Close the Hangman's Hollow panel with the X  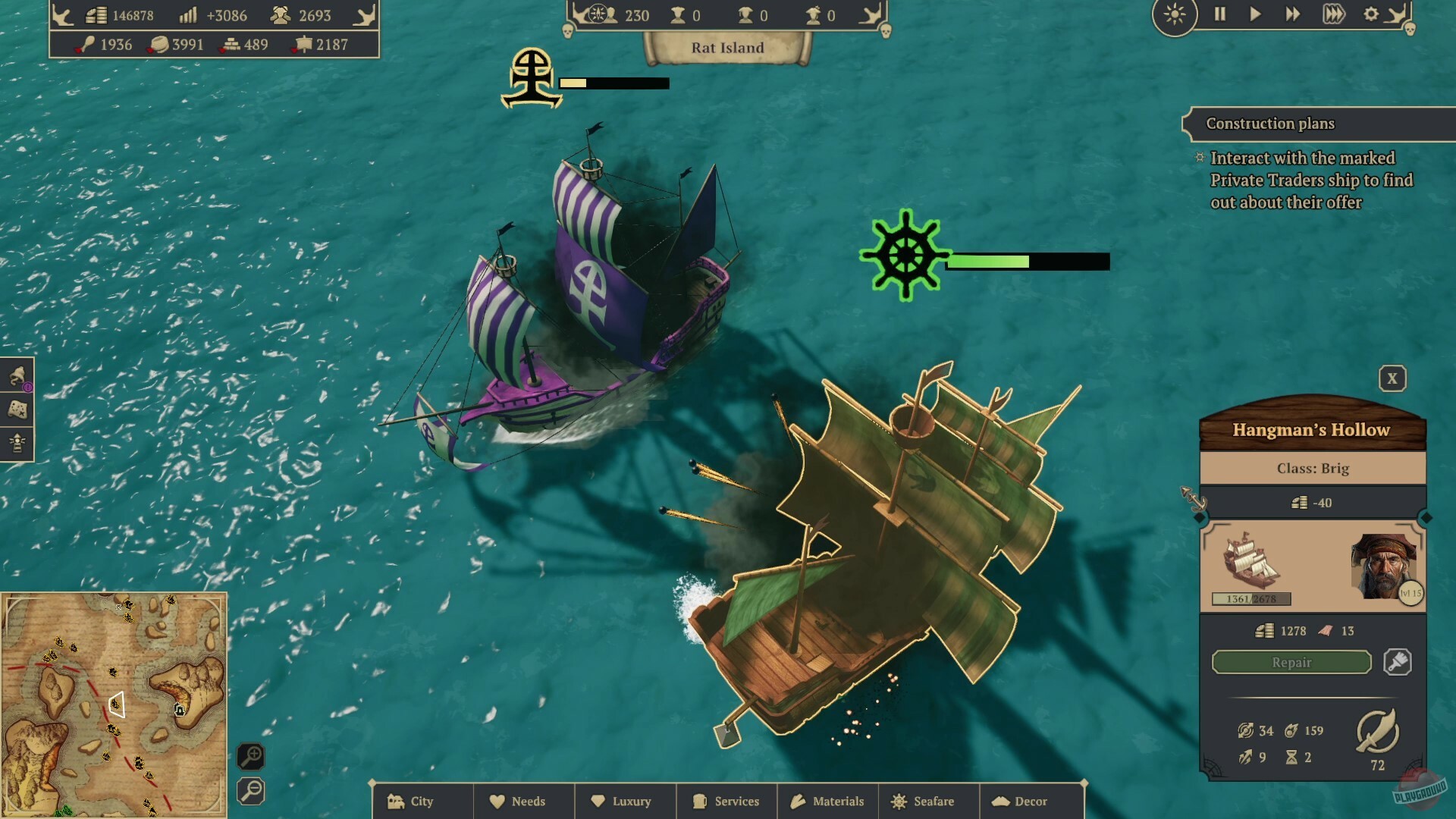coord(1392,378)
